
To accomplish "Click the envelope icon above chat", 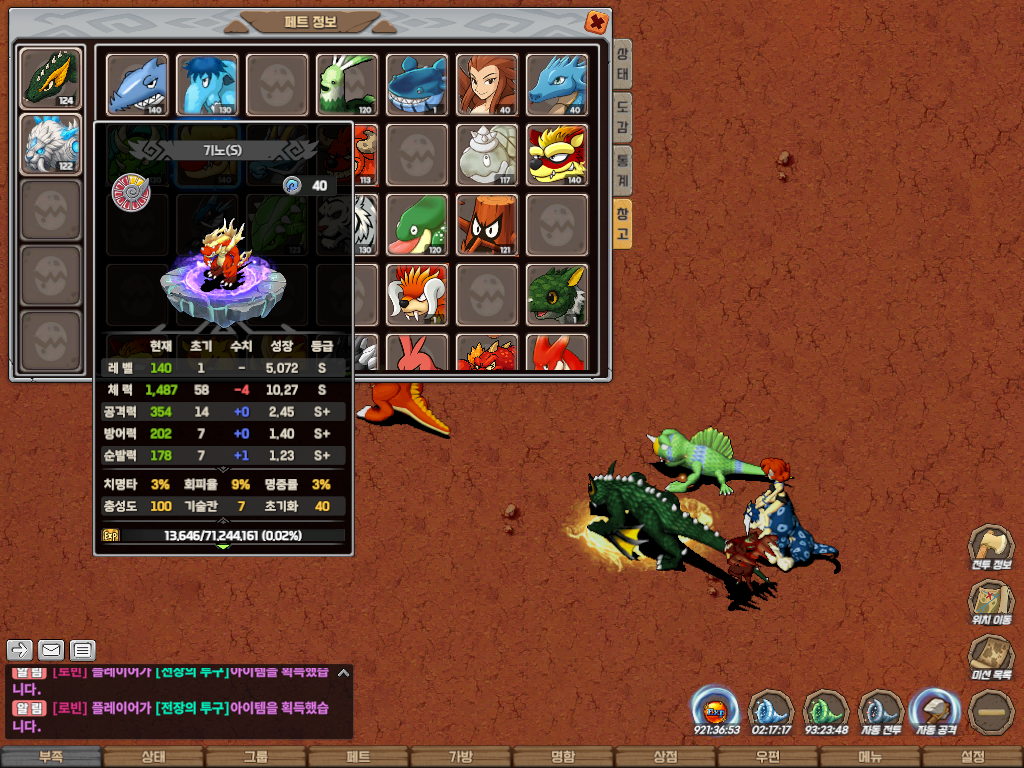I will (51, 651).
